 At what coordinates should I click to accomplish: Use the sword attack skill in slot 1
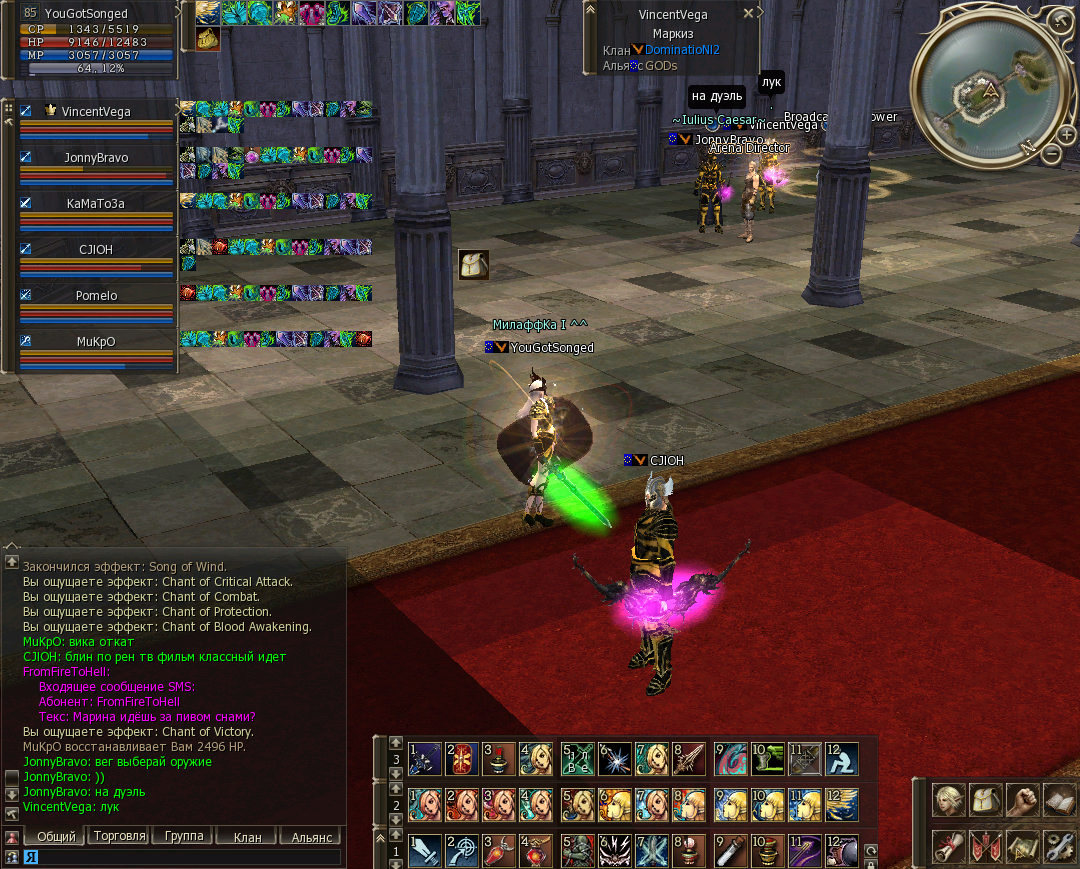425,851
